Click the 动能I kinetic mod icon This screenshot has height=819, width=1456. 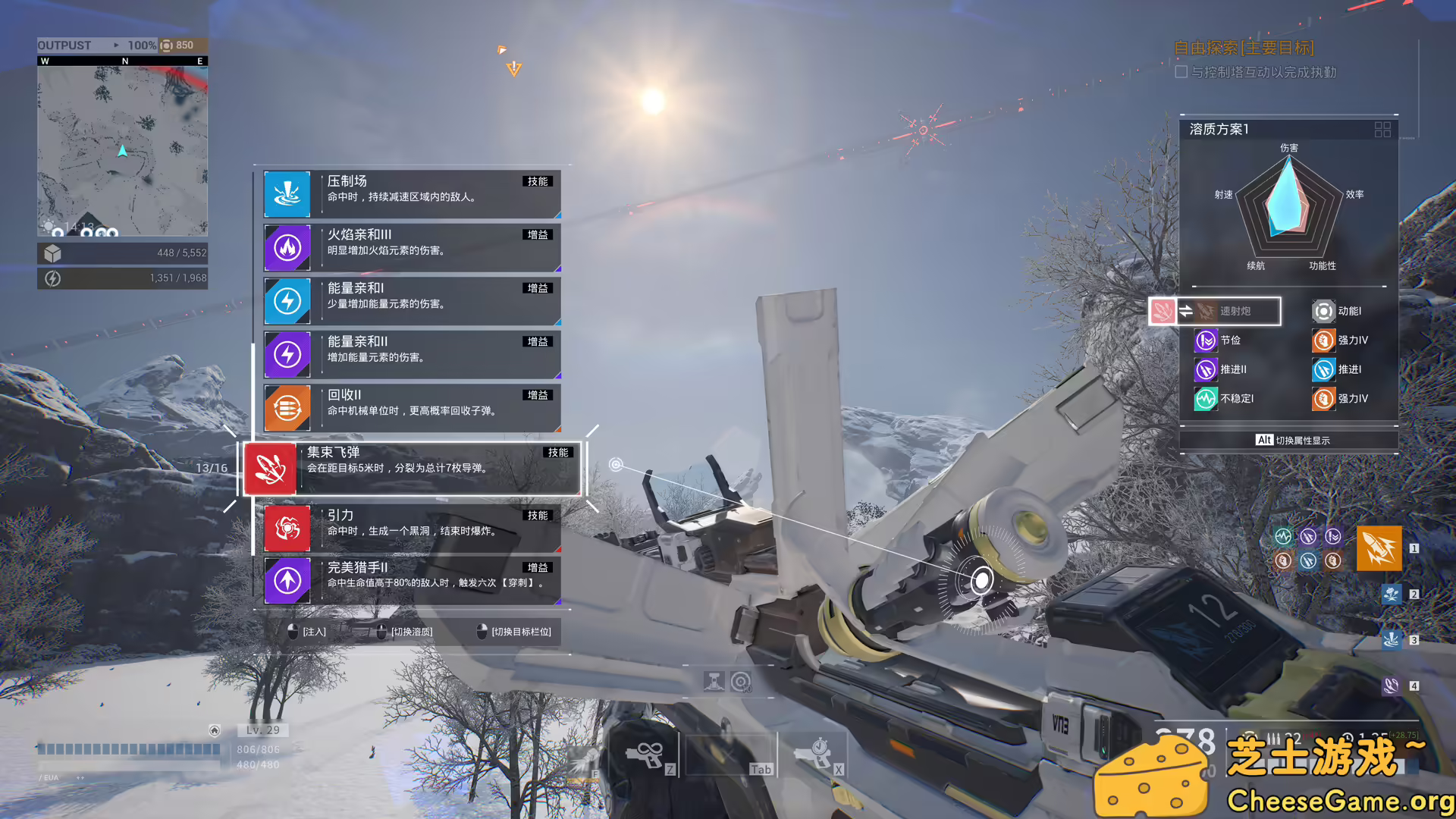[x=1323, y=311]
